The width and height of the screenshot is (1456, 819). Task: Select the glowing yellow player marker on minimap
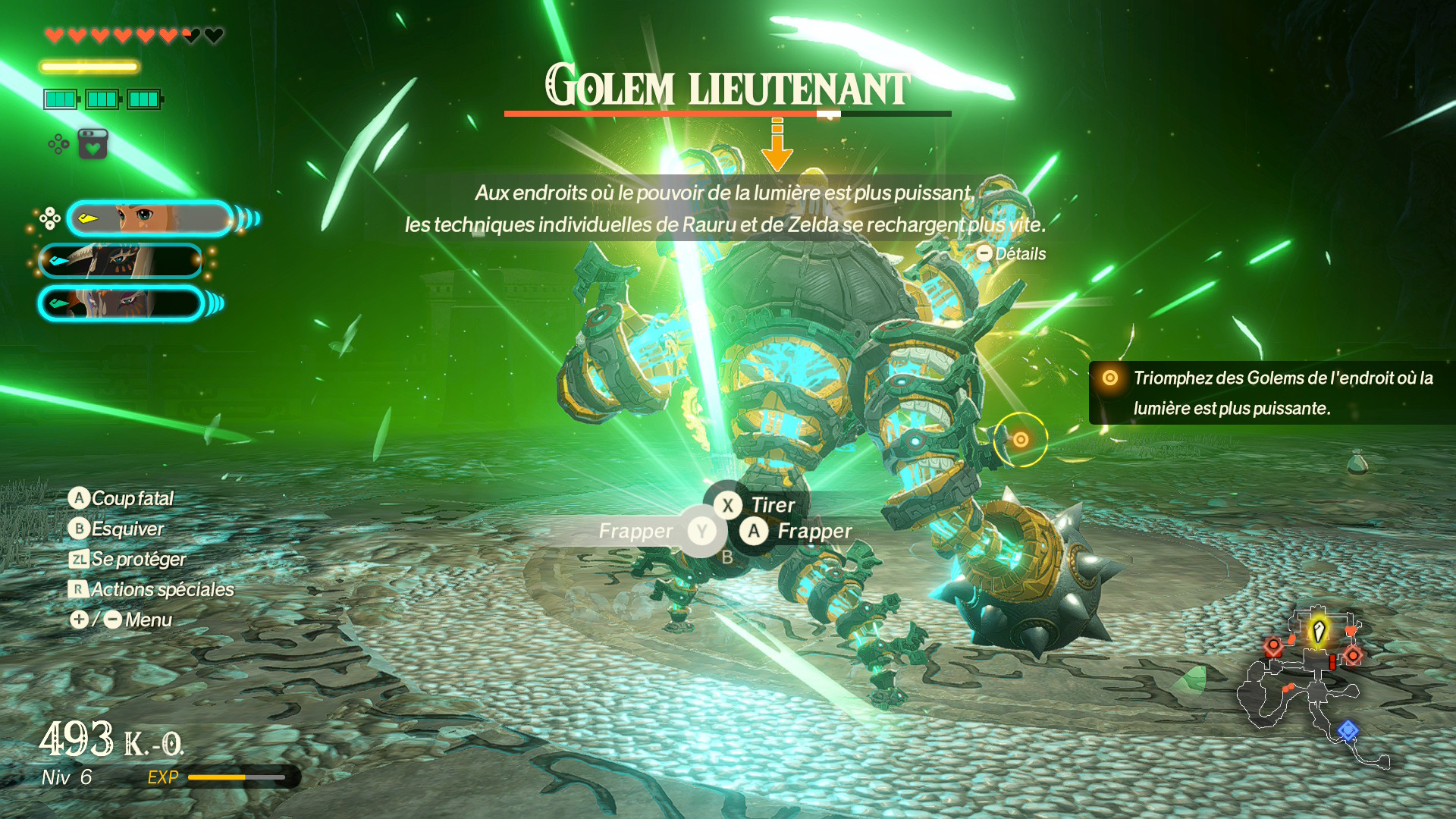1319,631
